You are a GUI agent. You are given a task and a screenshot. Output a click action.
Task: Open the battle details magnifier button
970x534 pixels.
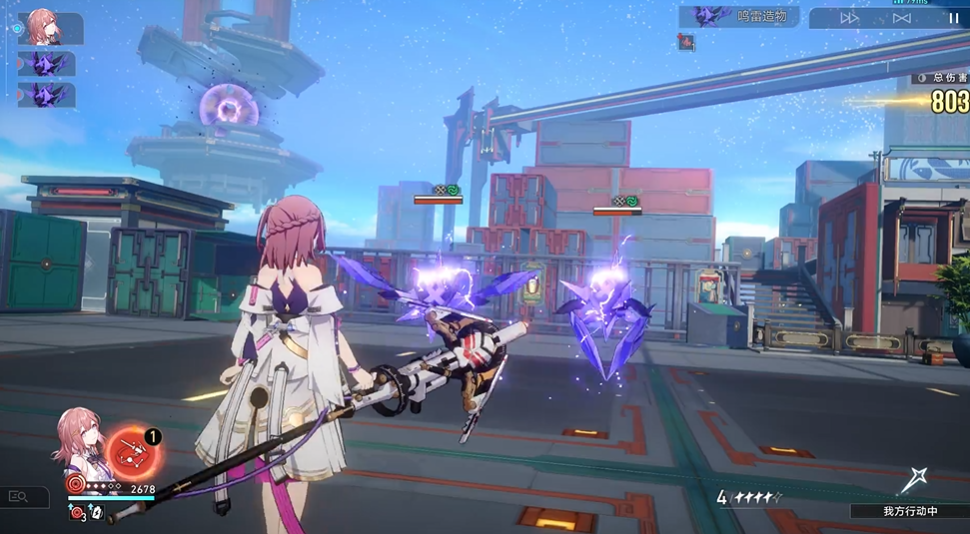pos(19,496)
